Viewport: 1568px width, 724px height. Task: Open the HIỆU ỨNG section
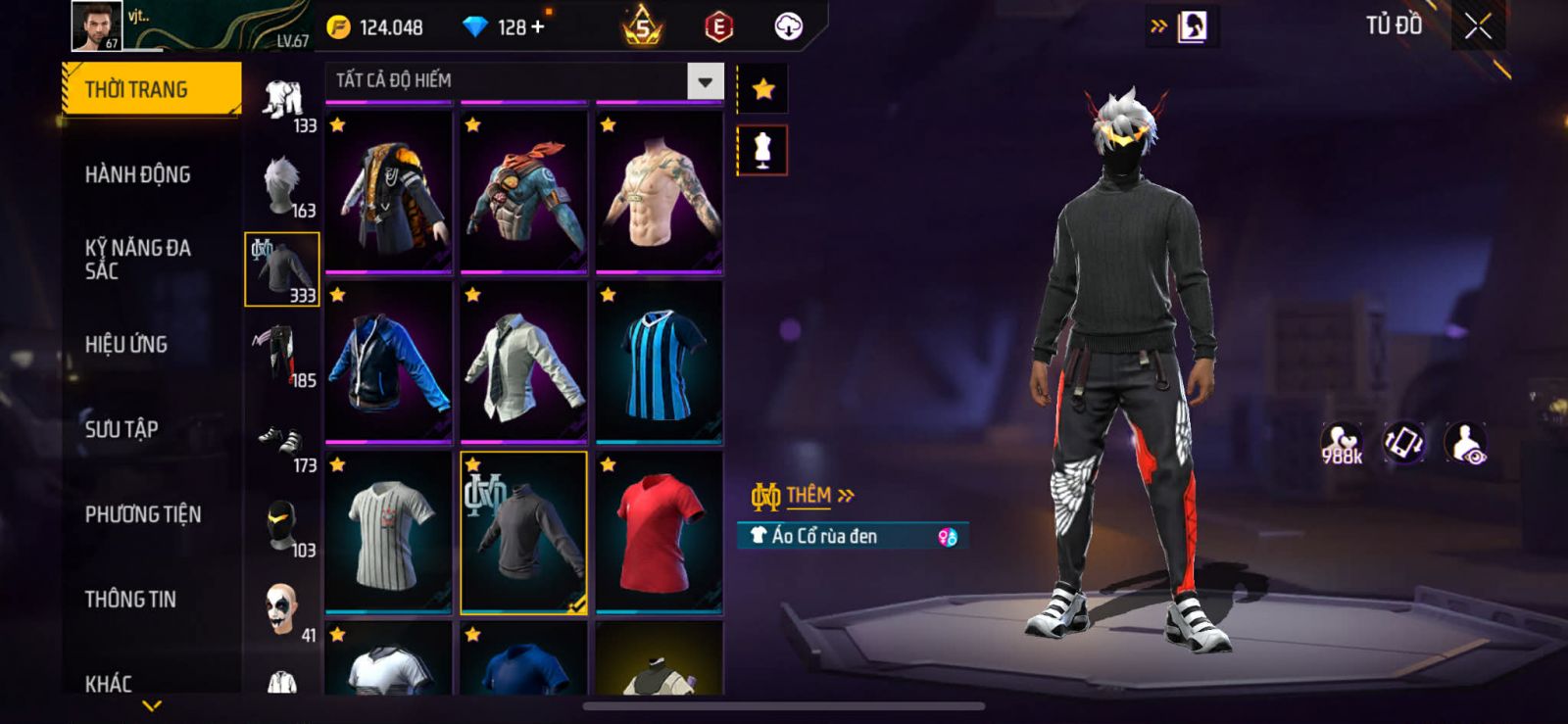click(126, 344)
